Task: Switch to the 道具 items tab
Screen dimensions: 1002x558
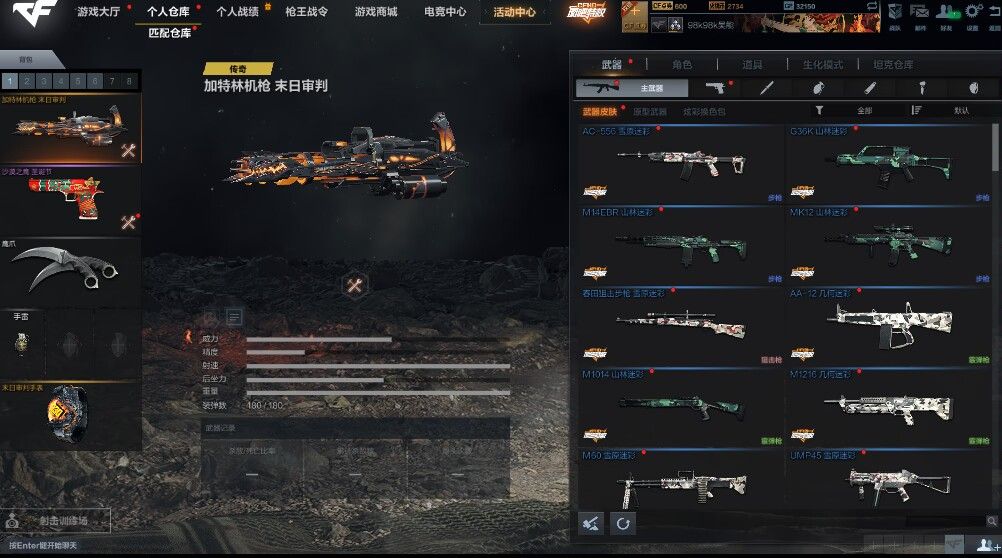Action: [x=752, y=65]
